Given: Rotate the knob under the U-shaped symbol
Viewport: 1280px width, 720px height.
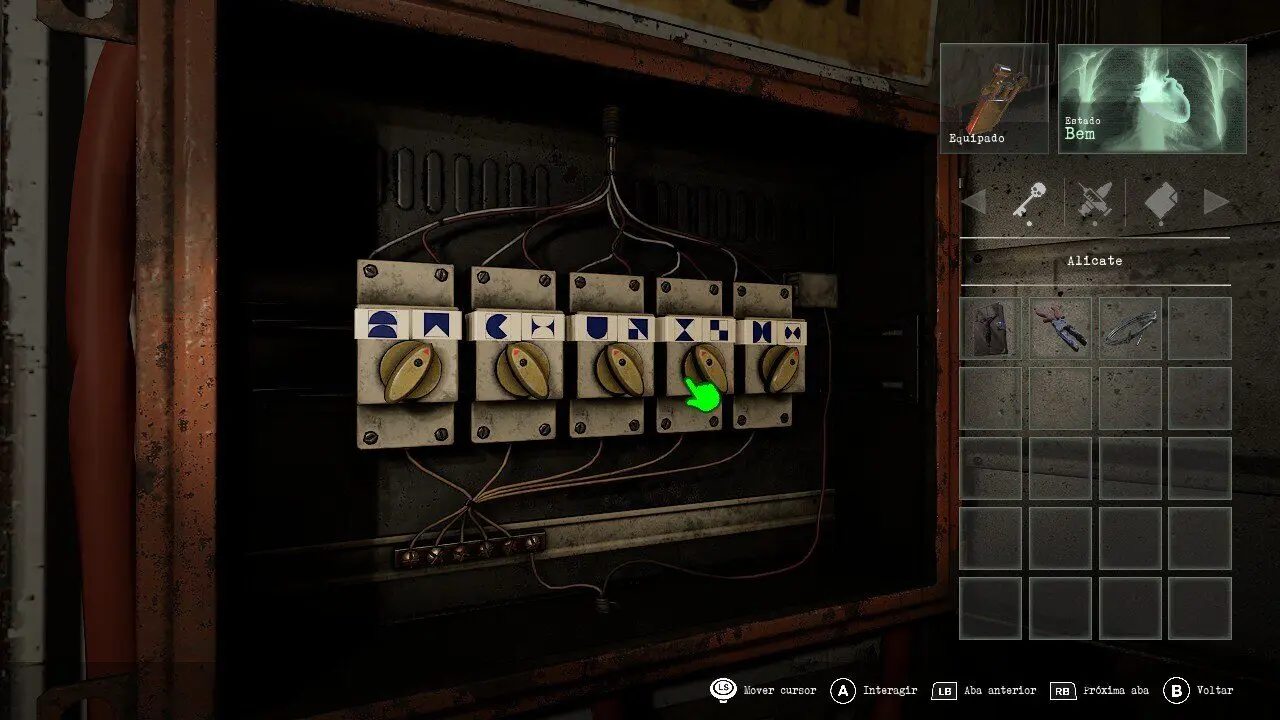Looking at the screenshot, I should coord(618,370).
